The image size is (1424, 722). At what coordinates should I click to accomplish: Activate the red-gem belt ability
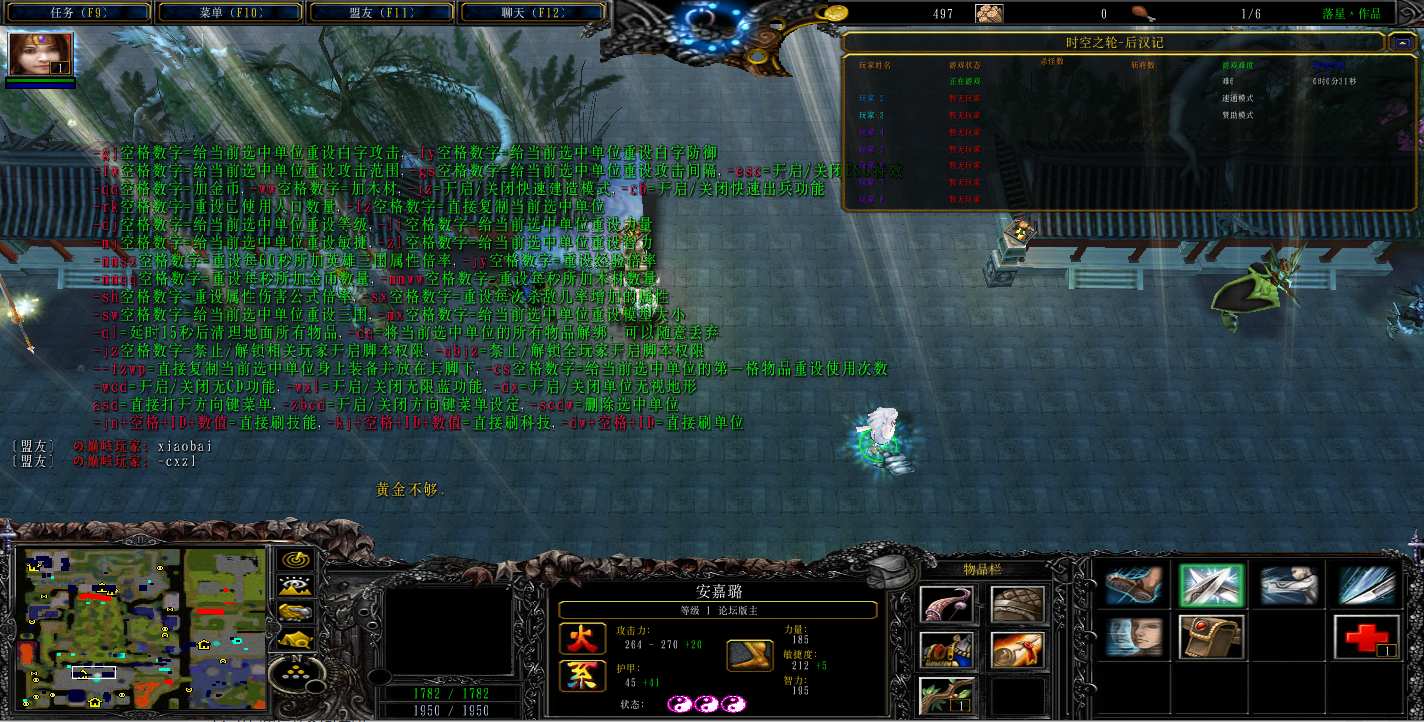[x=1211, y=637]
